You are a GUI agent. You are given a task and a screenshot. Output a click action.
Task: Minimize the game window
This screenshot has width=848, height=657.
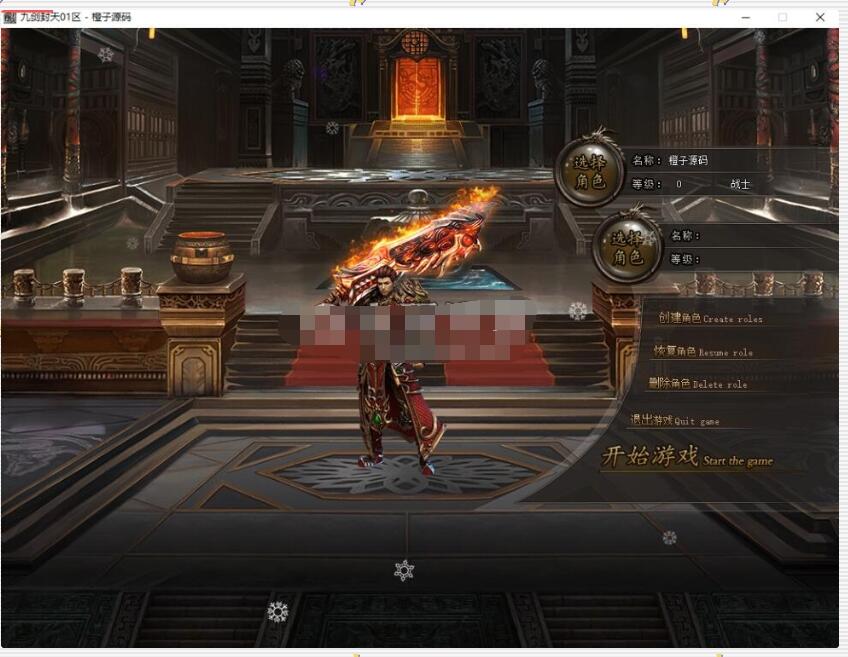tap(746, 17)
